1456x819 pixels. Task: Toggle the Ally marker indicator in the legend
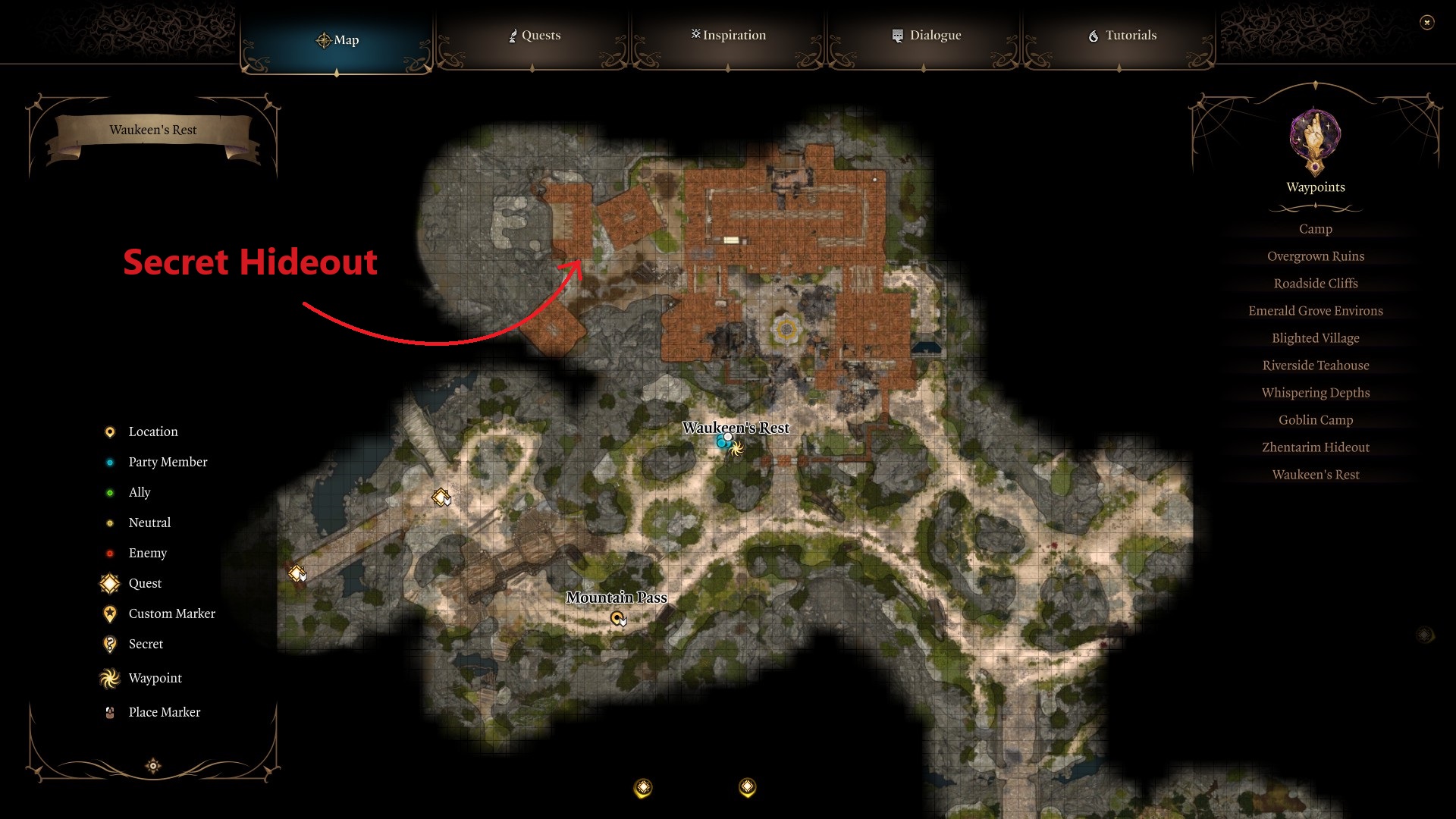coord(110,492)
